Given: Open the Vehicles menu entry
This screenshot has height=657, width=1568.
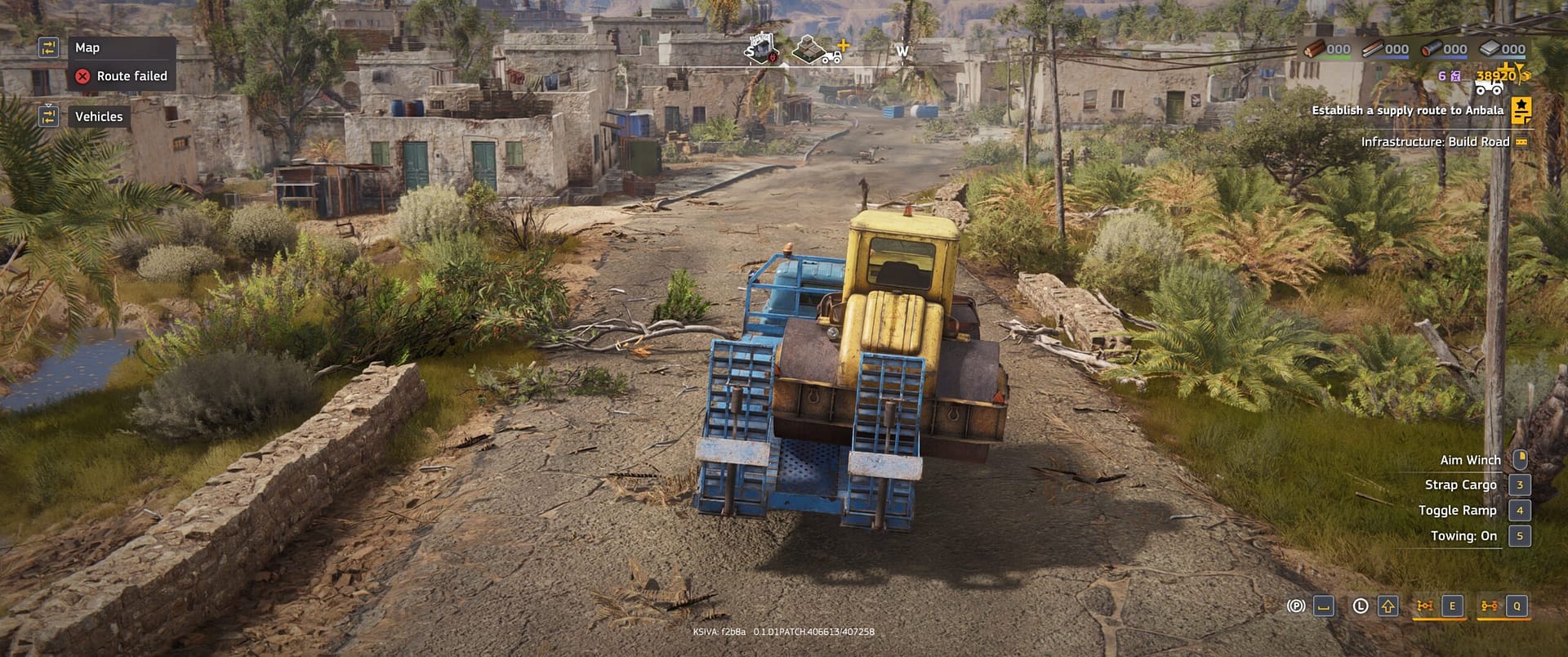Looking at the screenshot, I should 99,117.
